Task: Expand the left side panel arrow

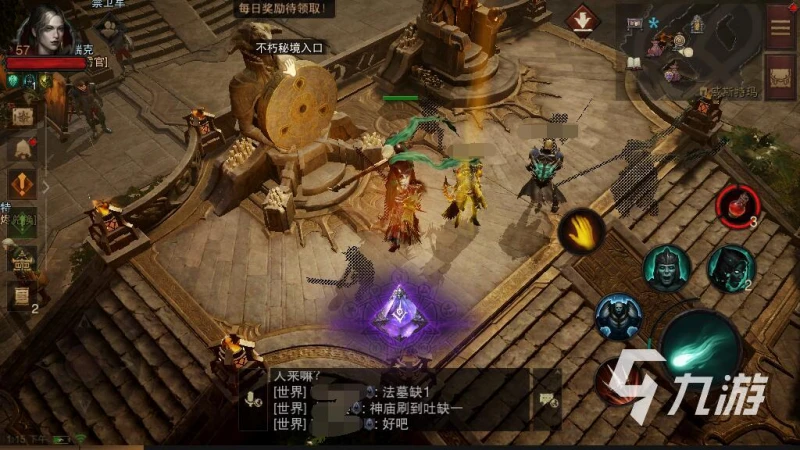Action: pos(45,186)
